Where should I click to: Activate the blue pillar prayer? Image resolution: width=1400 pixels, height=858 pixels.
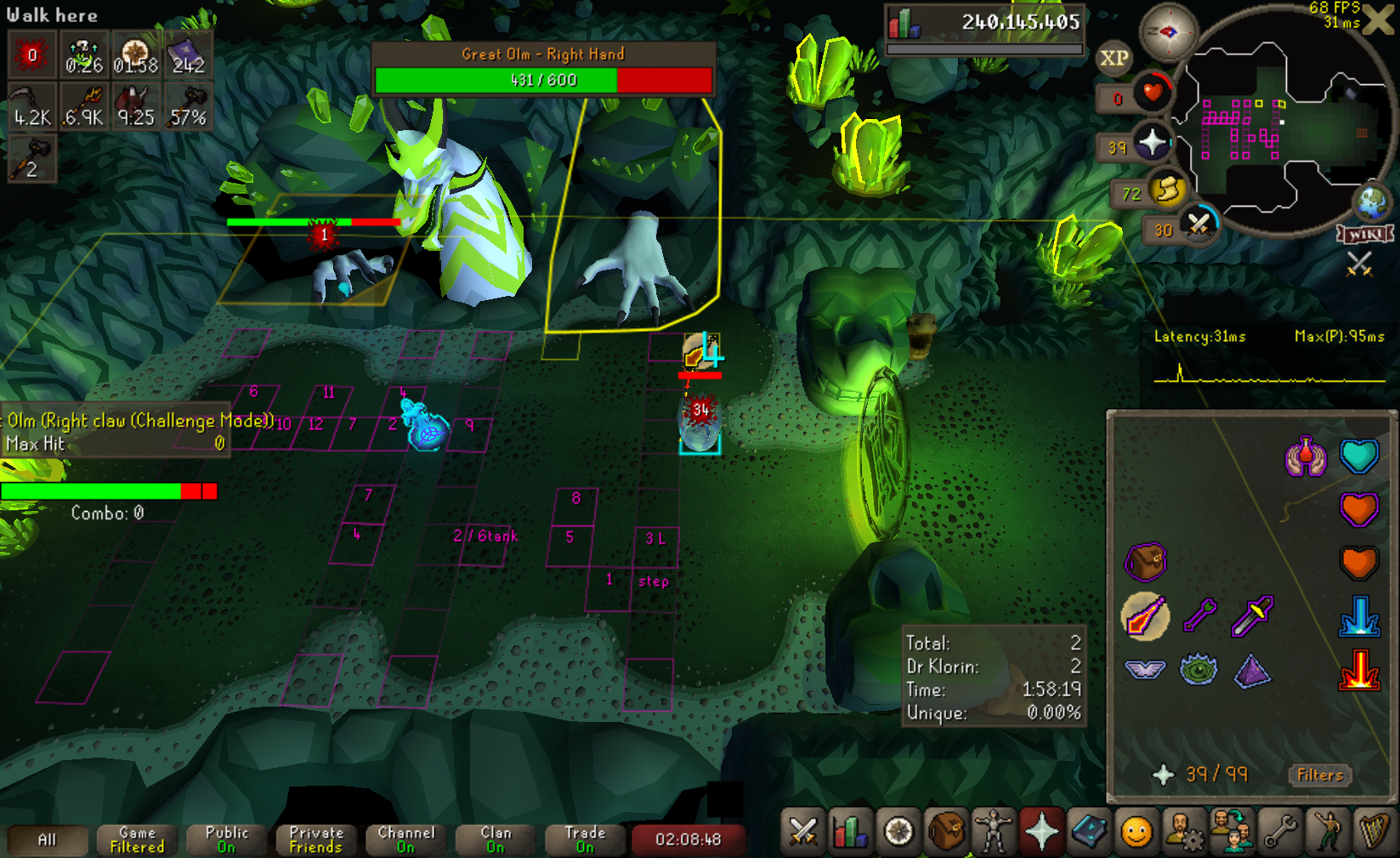pos(1358,617)
